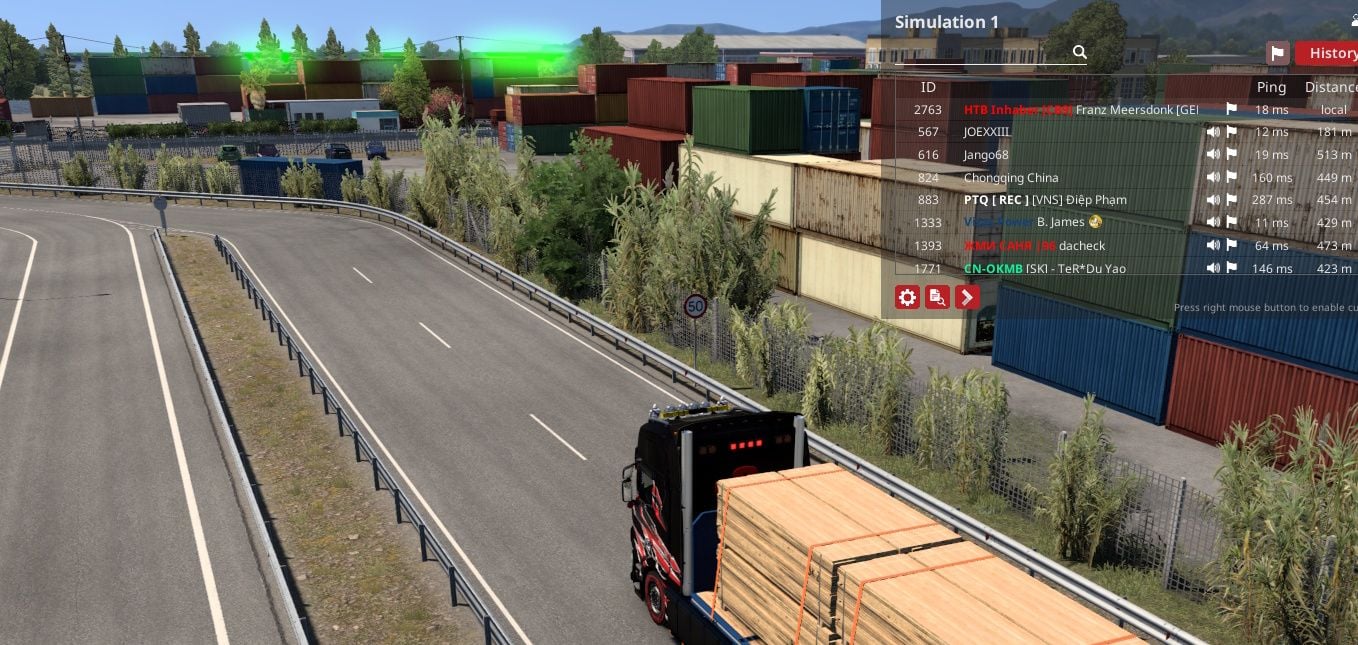Open the document search button
Viewport: 1358px width, 645px height.
(937, 297)
